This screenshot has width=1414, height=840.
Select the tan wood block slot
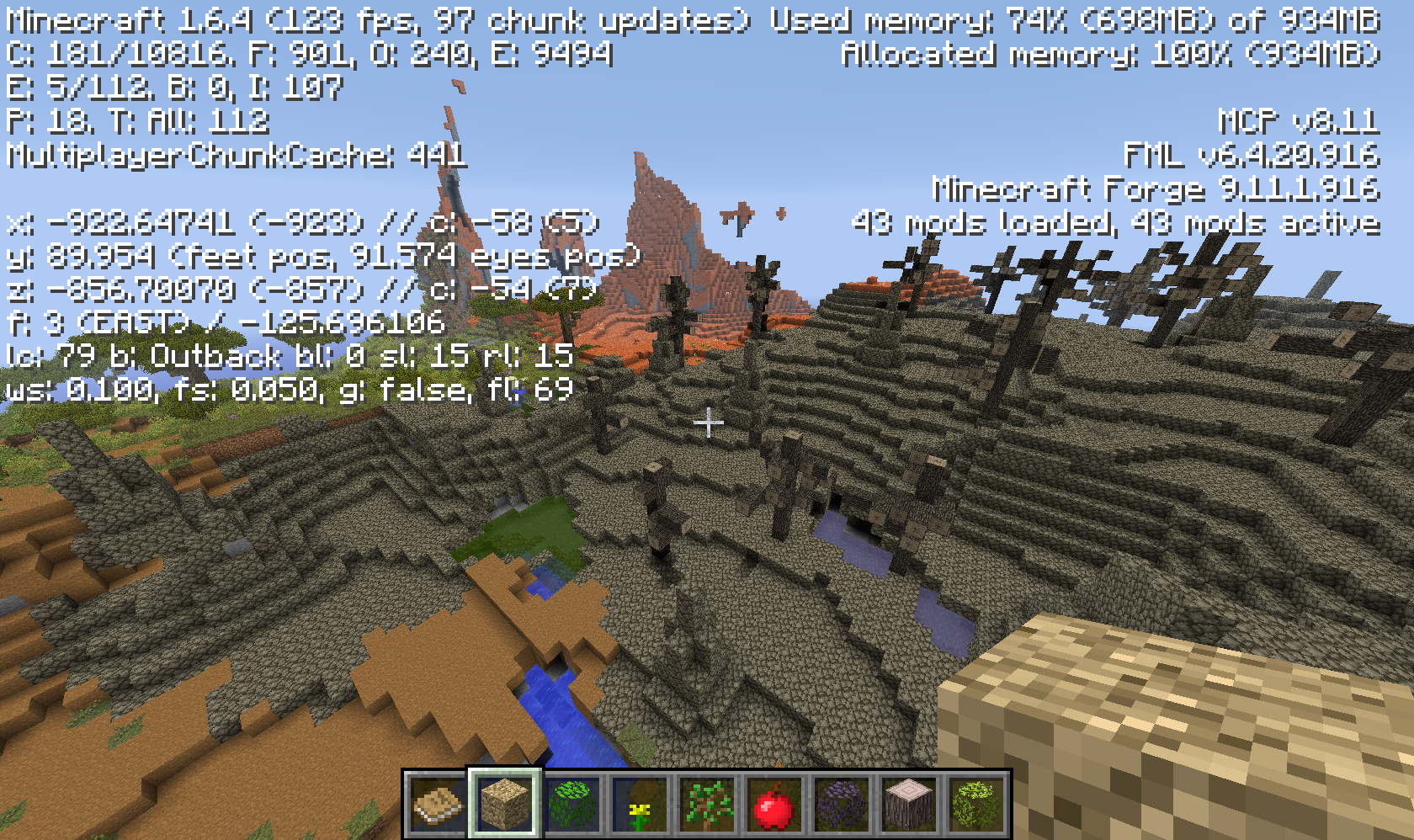(504, 805)
